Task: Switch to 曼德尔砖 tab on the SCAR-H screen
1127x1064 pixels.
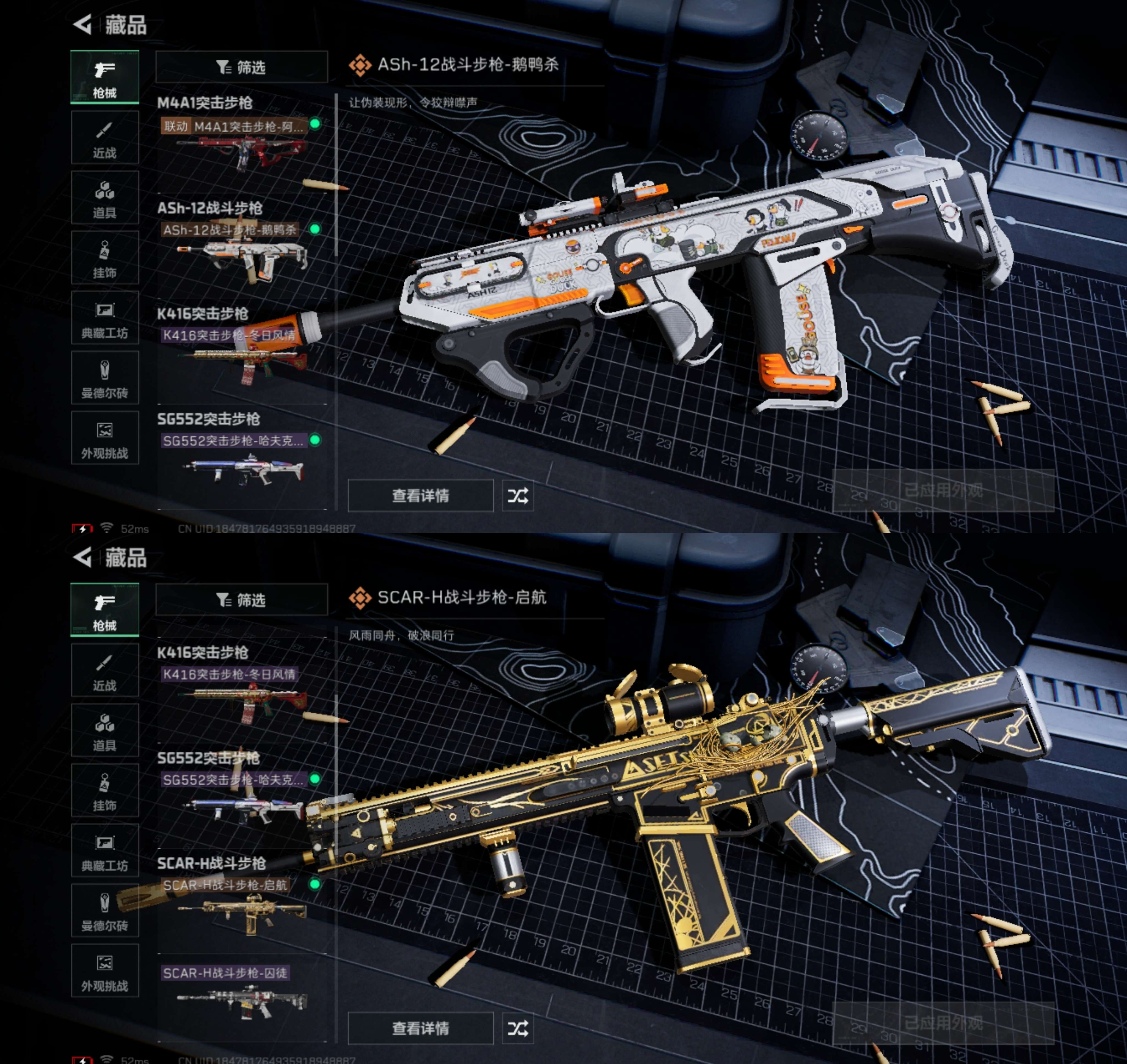Action: pos(105,911)
